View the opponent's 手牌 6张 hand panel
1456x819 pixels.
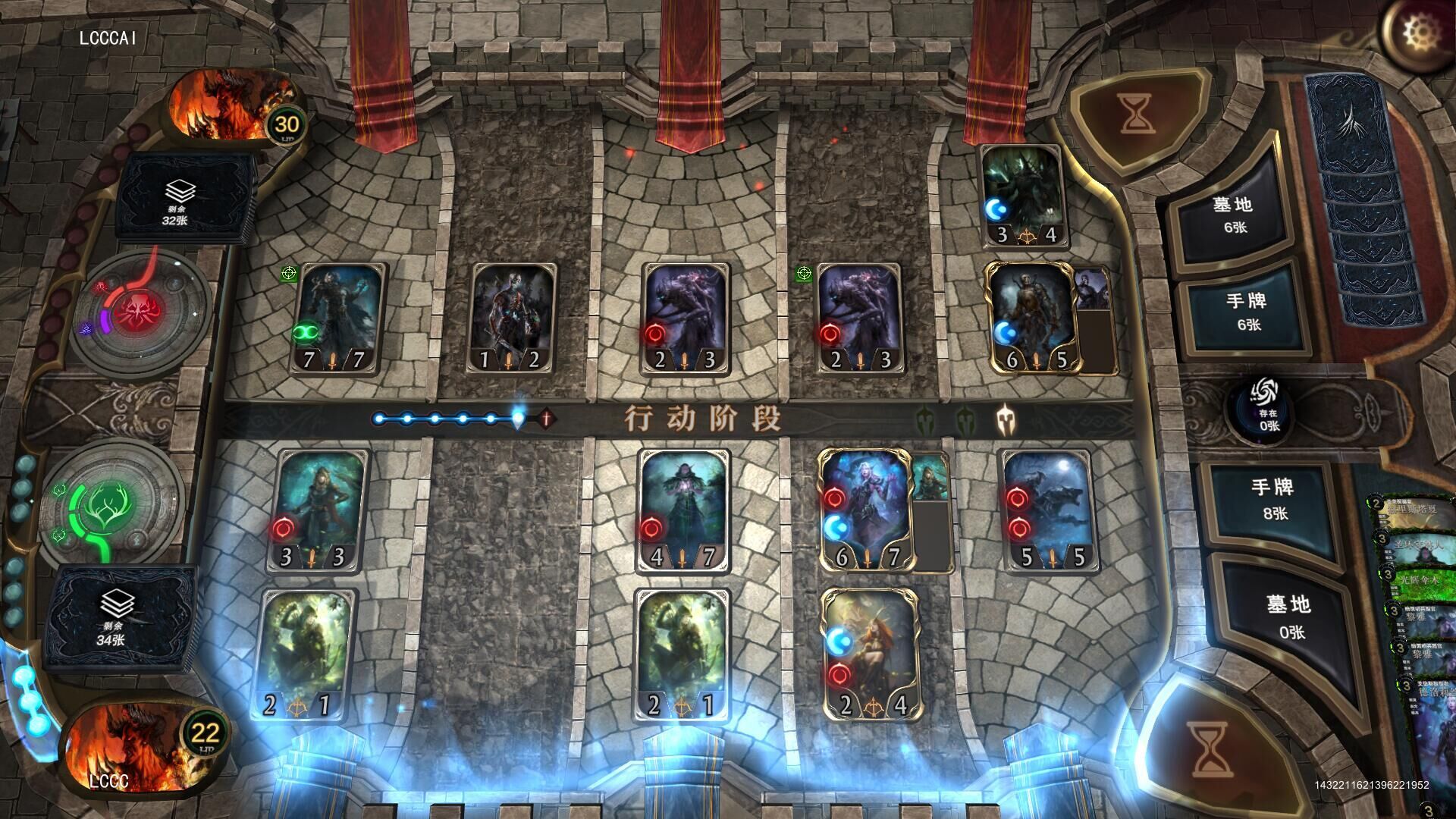1247,311
